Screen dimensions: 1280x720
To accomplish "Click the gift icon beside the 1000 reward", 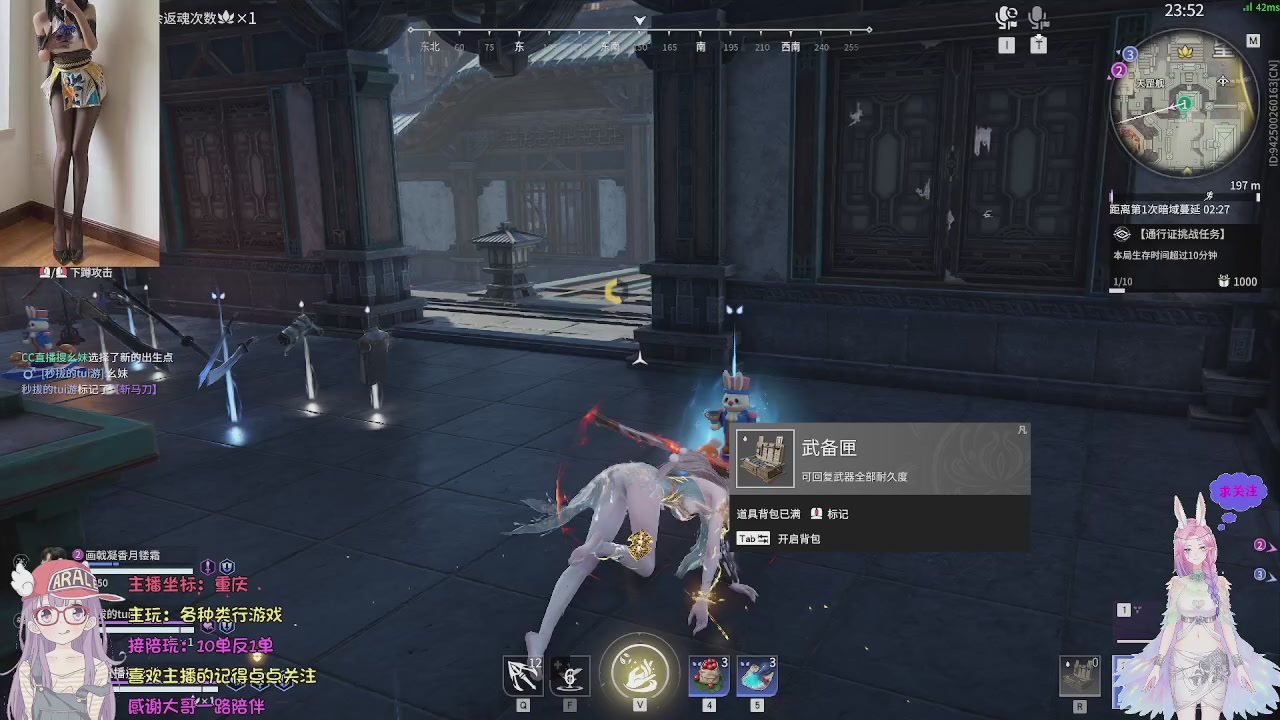I will click(1222, 281).
